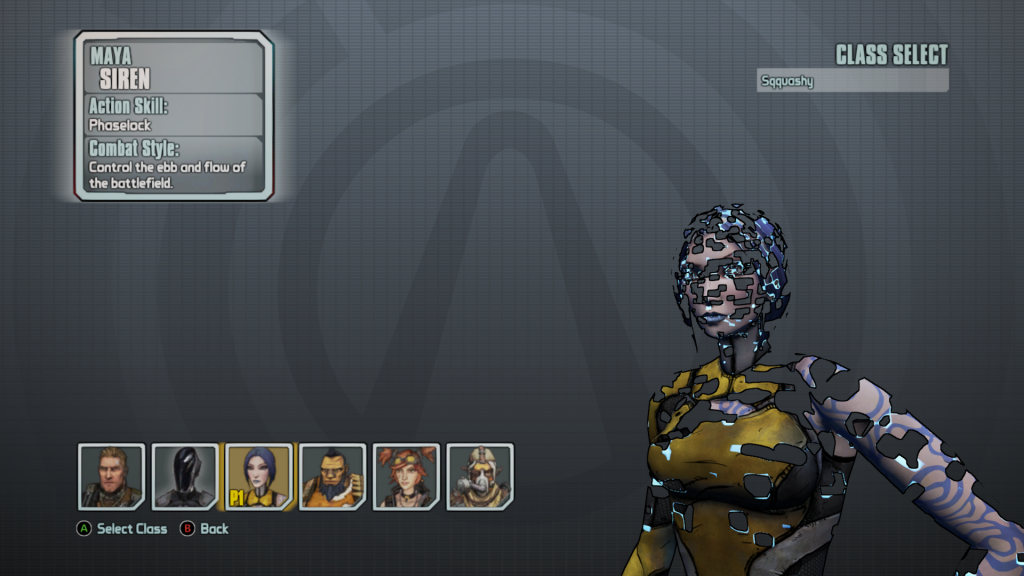Click the Sqquashy player name field
The width and height of the screenshot is (1024, 576).
coord(852,81)
